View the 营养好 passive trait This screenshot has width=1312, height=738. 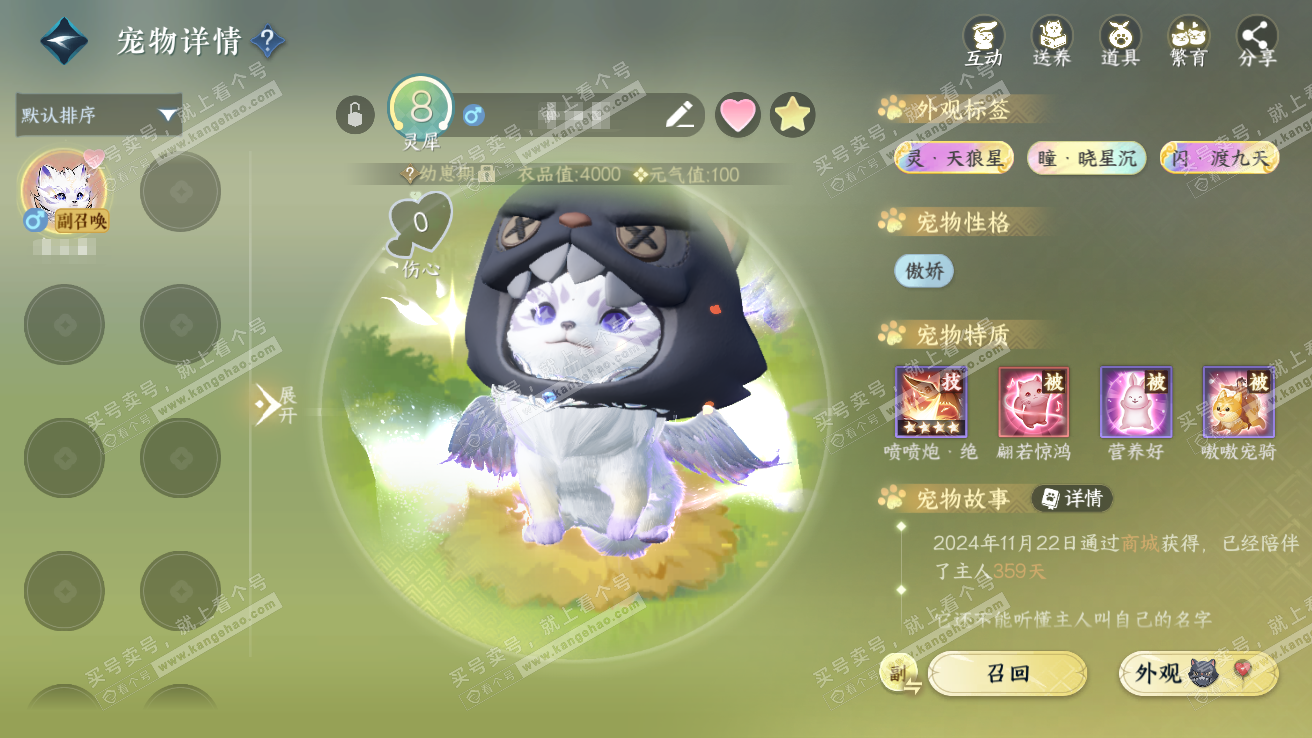(x=1136, y=402)
